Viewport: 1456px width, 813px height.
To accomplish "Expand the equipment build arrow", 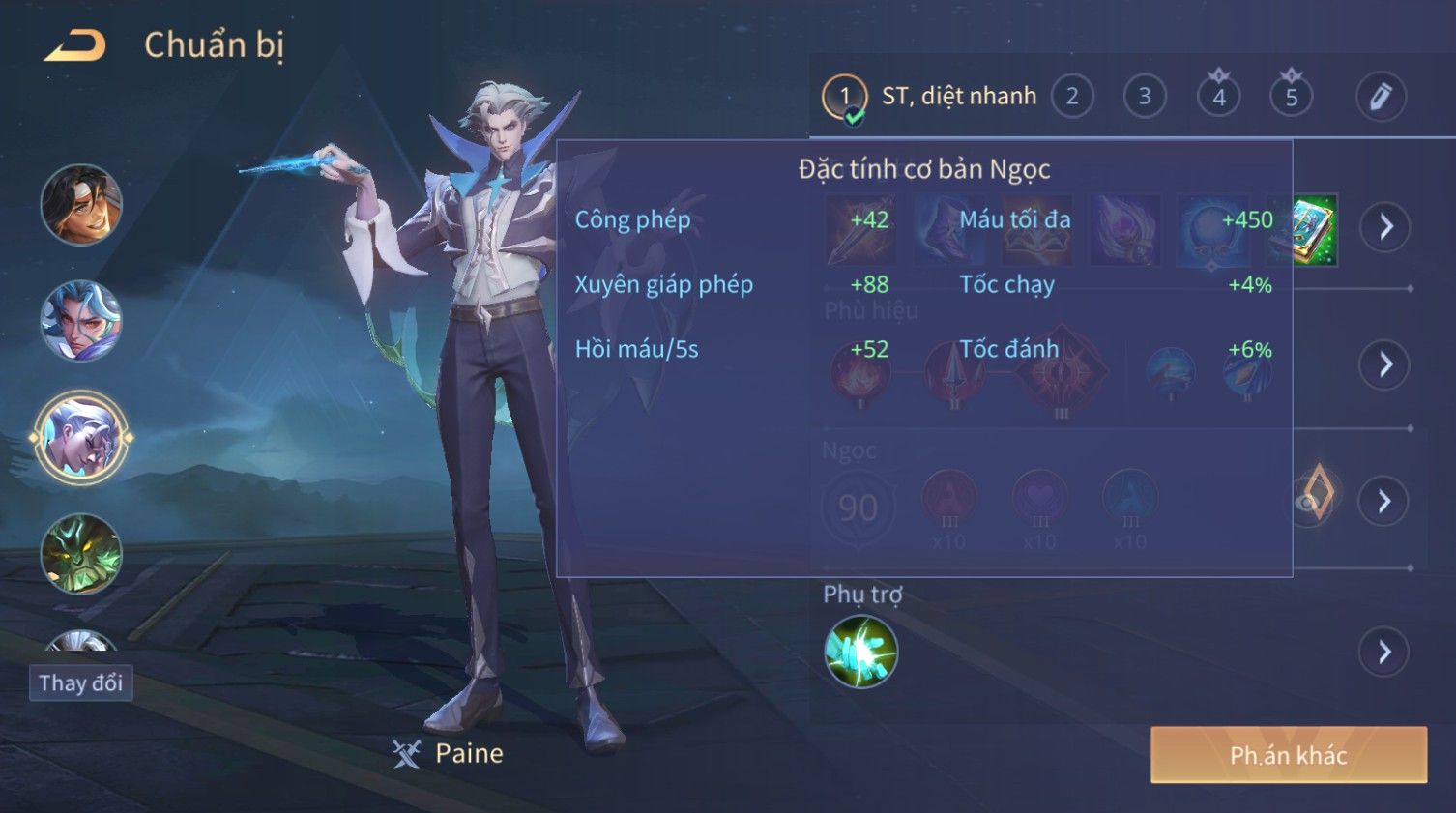I will coord(1385,227).
